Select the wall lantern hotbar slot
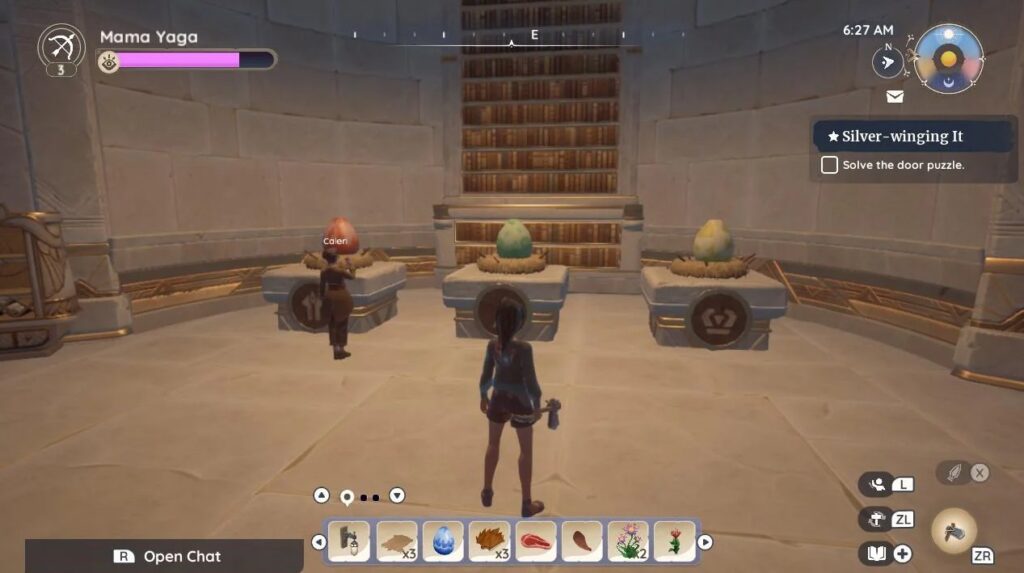This screenshot has width=1024, height=573. coord(349,541)
